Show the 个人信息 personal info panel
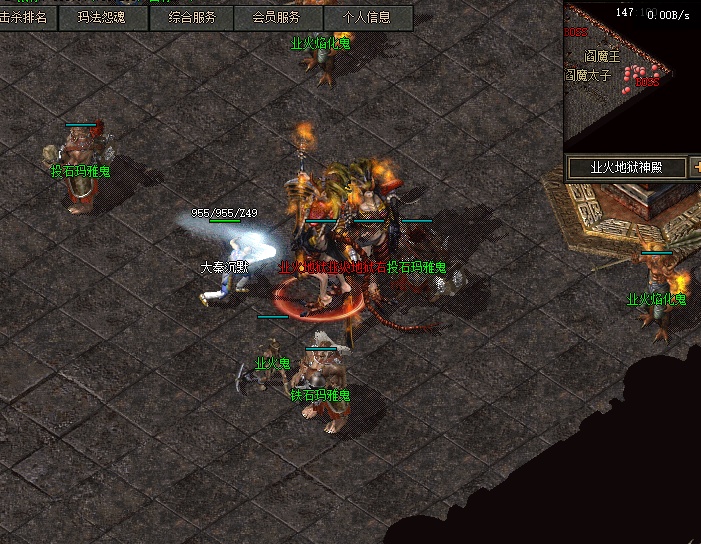 pos(366,18)
